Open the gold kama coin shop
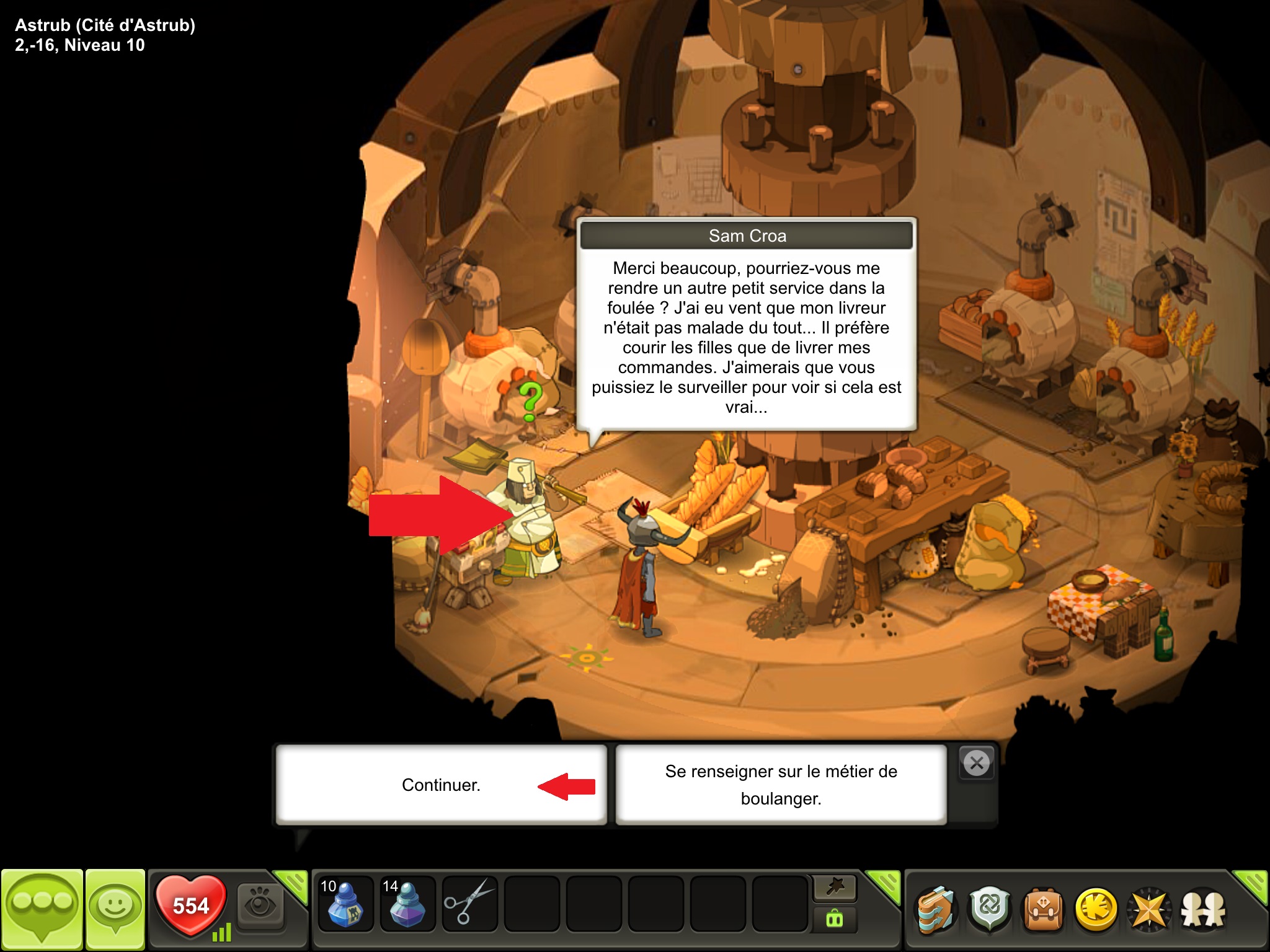The height and width of the screenshot is (952, 1270). tap(1096, 910)
